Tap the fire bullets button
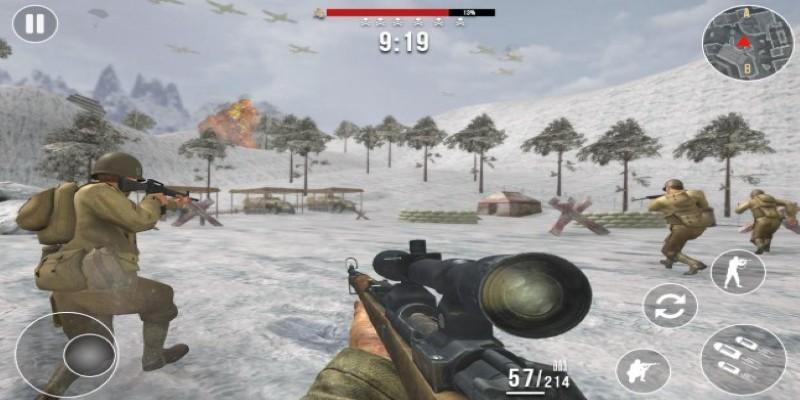The height and width of the screenshot is (400, 800). click(743, 359)
